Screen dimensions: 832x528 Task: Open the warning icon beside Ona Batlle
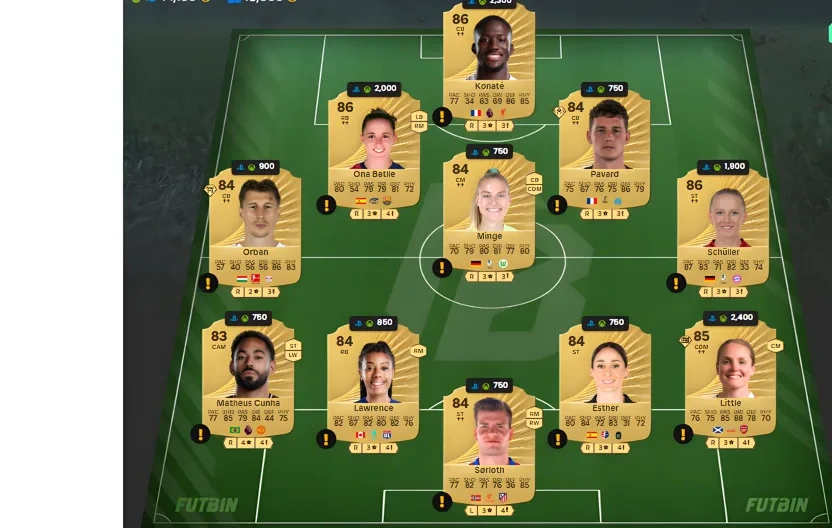pos(326,205)
